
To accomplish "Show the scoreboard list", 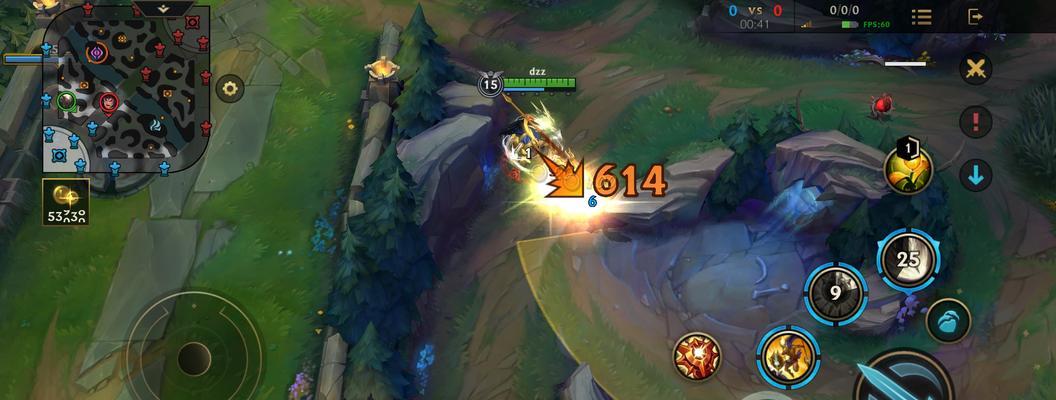I will (921, 17).
